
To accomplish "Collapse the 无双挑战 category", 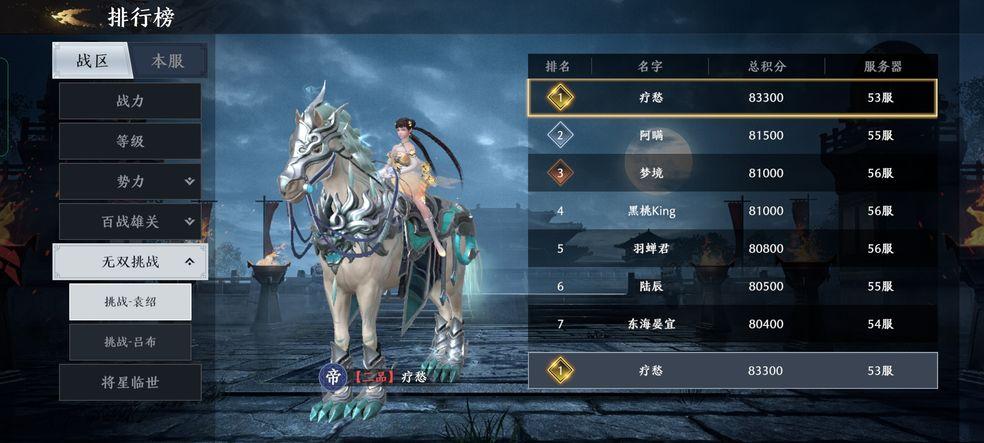I will (130, 262).
